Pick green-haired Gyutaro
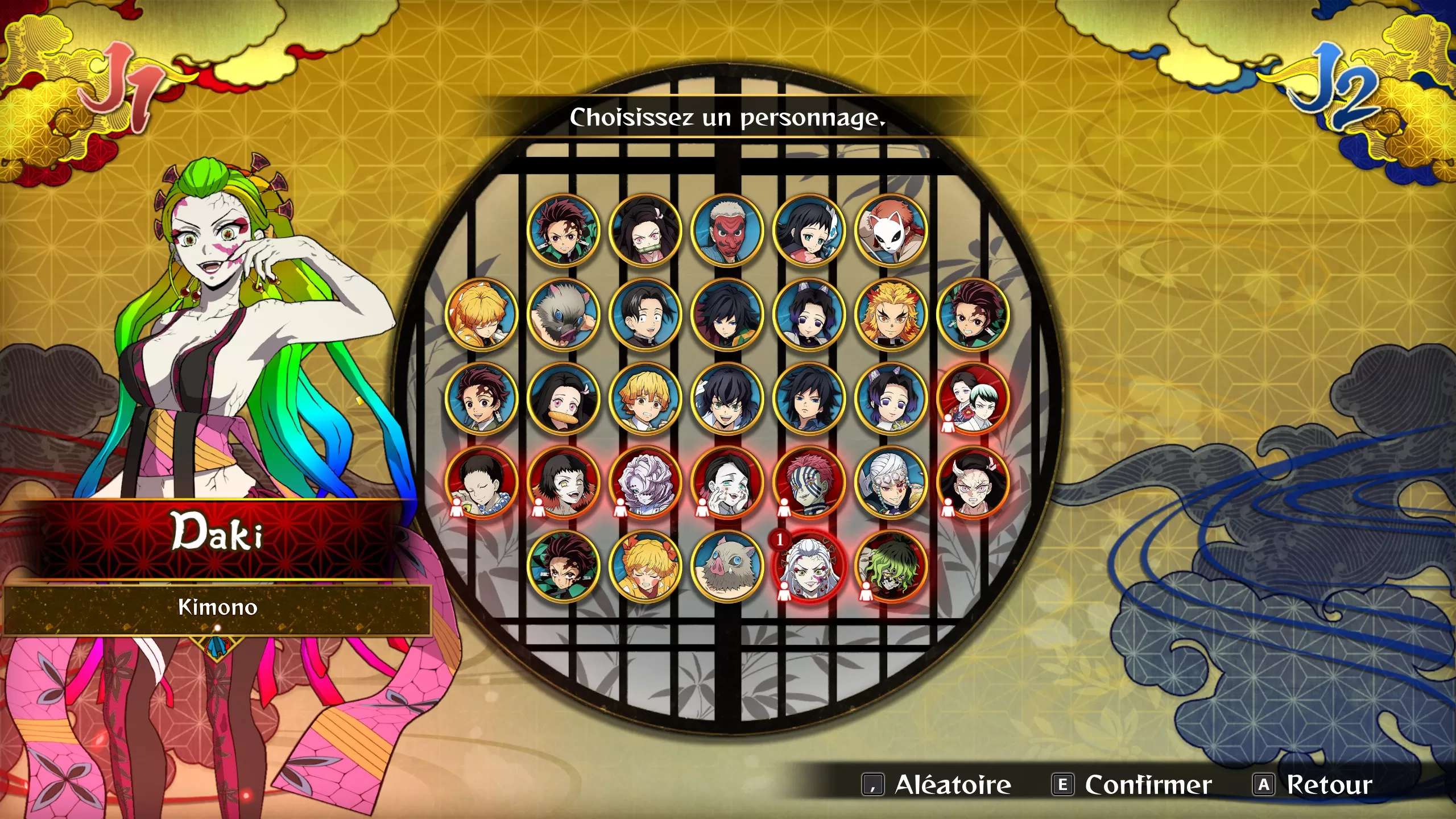The height and width of the screenshot is (819, 1456). pos(891,567)
